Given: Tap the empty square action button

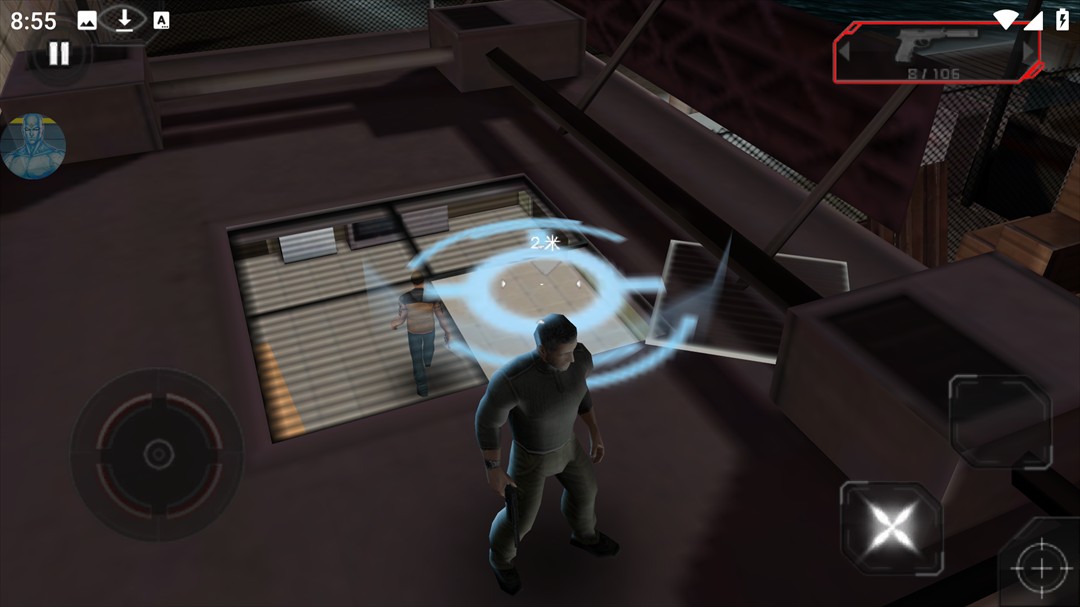Looking at the screenshot, I should click(999, 421).
